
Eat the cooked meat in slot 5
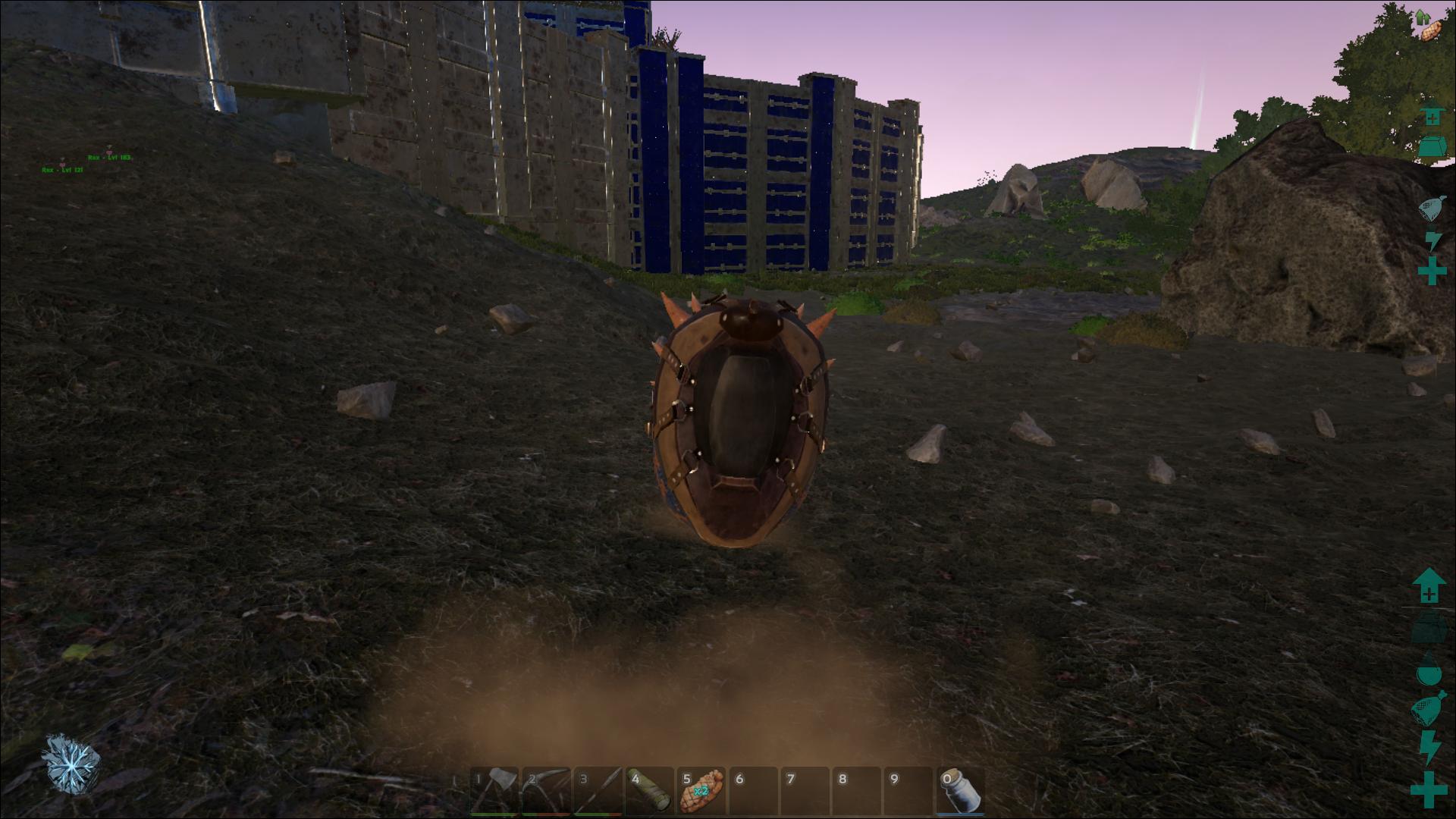click(701, 791)
